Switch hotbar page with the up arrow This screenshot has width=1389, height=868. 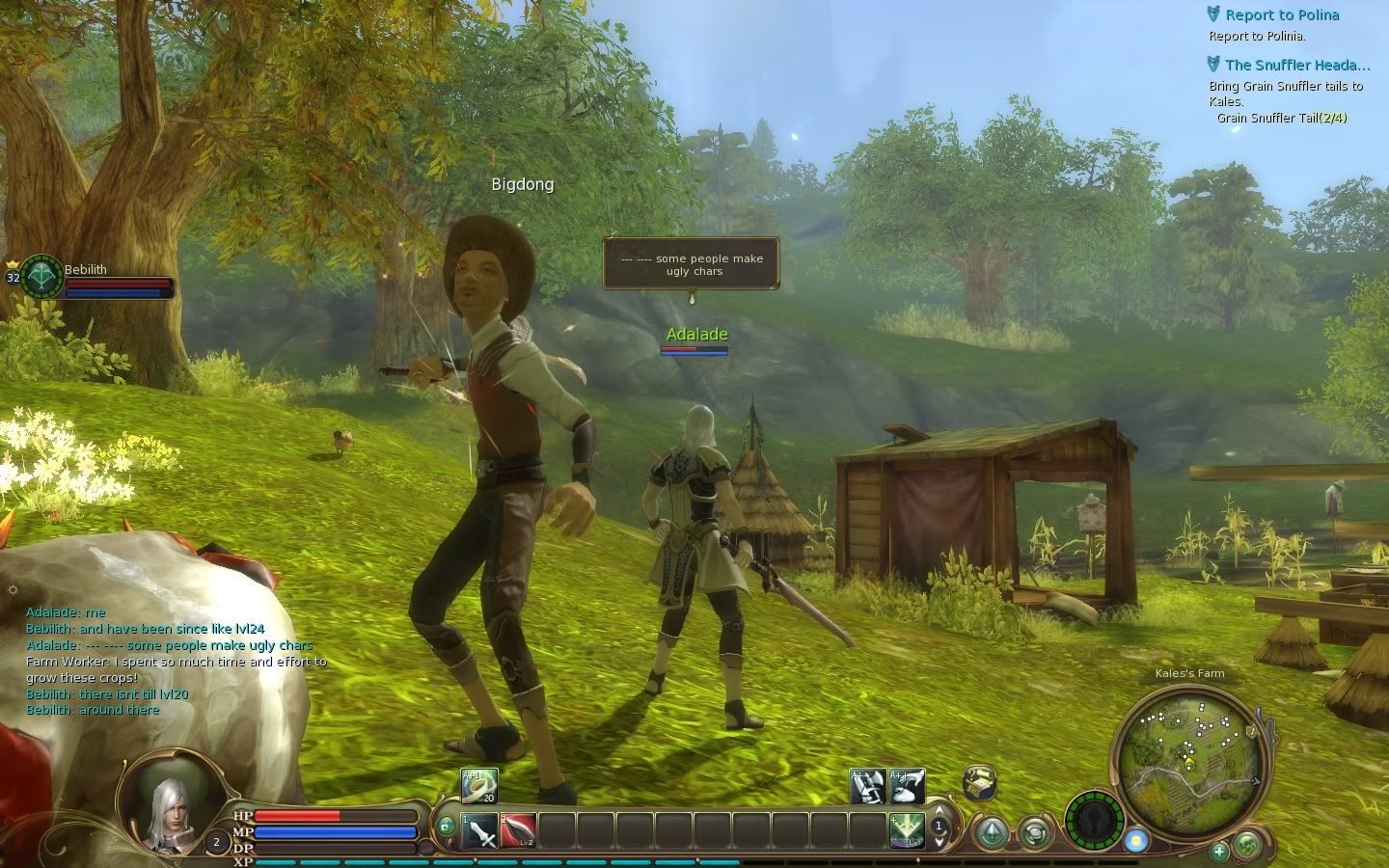click(939, 810)
